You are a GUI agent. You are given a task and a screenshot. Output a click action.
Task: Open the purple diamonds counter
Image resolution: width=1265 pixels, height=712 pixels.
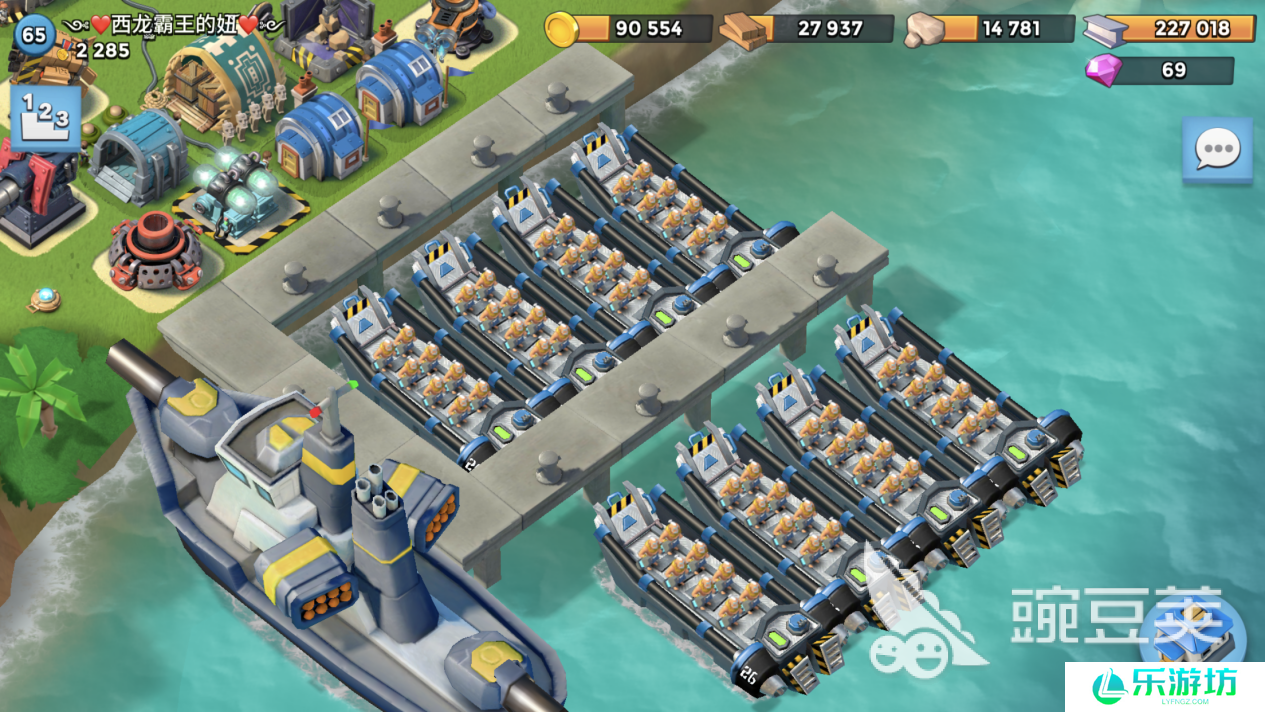coord(1159,70)
